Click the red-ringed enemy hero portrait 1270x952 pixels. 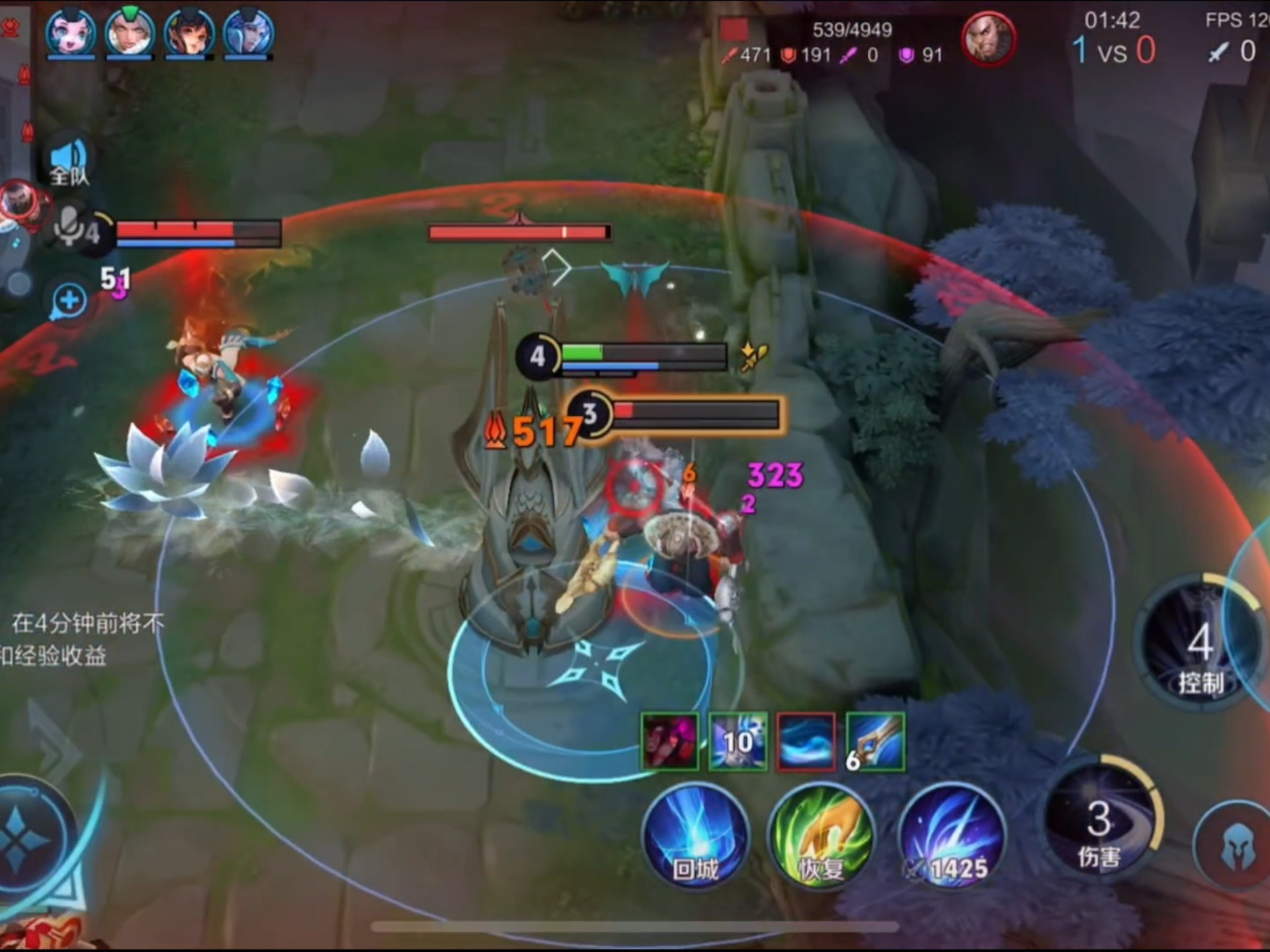coord(989,38)
